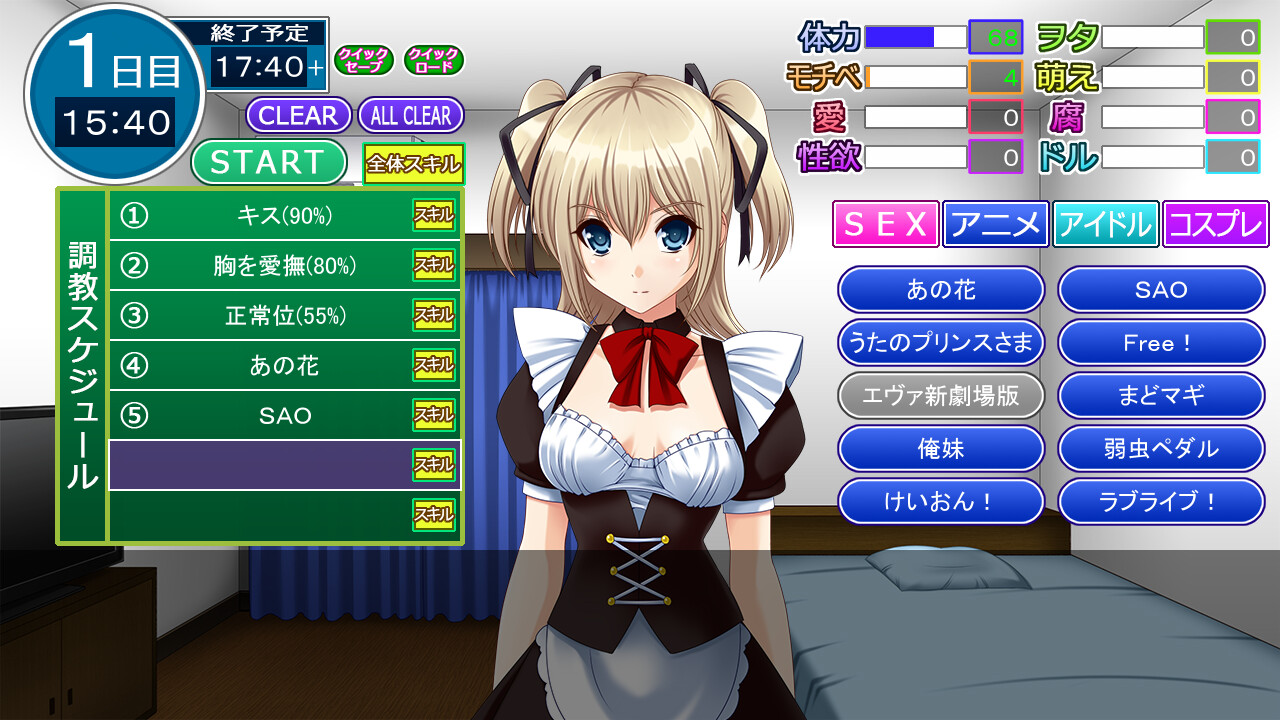Switch to the コスプレ category tab
The height and width of the screenshot is (720, 1280).
coord(1215,224)
